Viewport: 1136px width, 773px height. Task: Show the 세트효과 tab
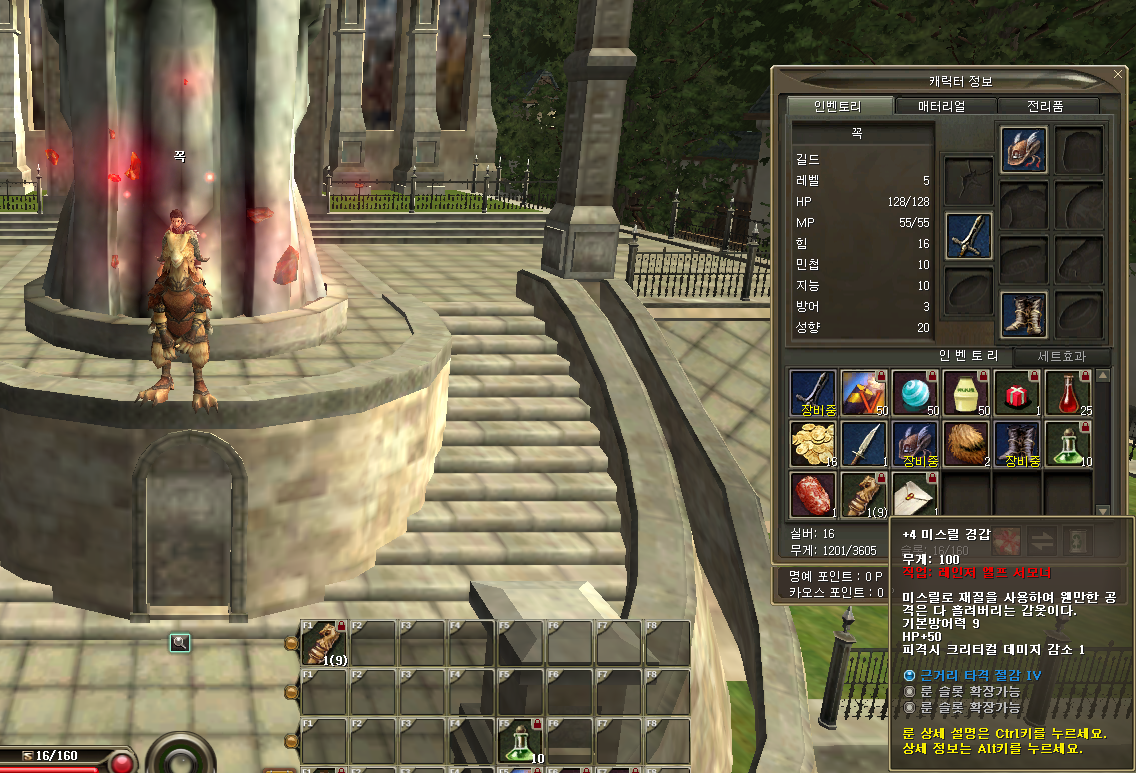(x=1060, y=357)
